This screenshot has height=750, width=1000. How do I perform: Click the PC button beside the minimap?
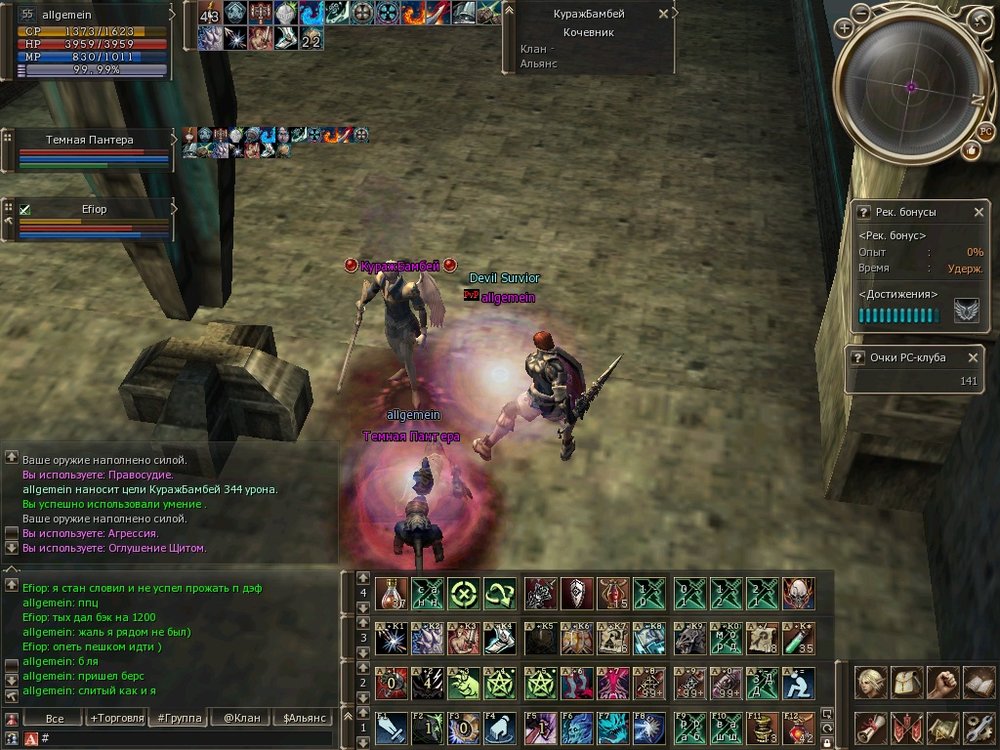click(x=985, y=131)
